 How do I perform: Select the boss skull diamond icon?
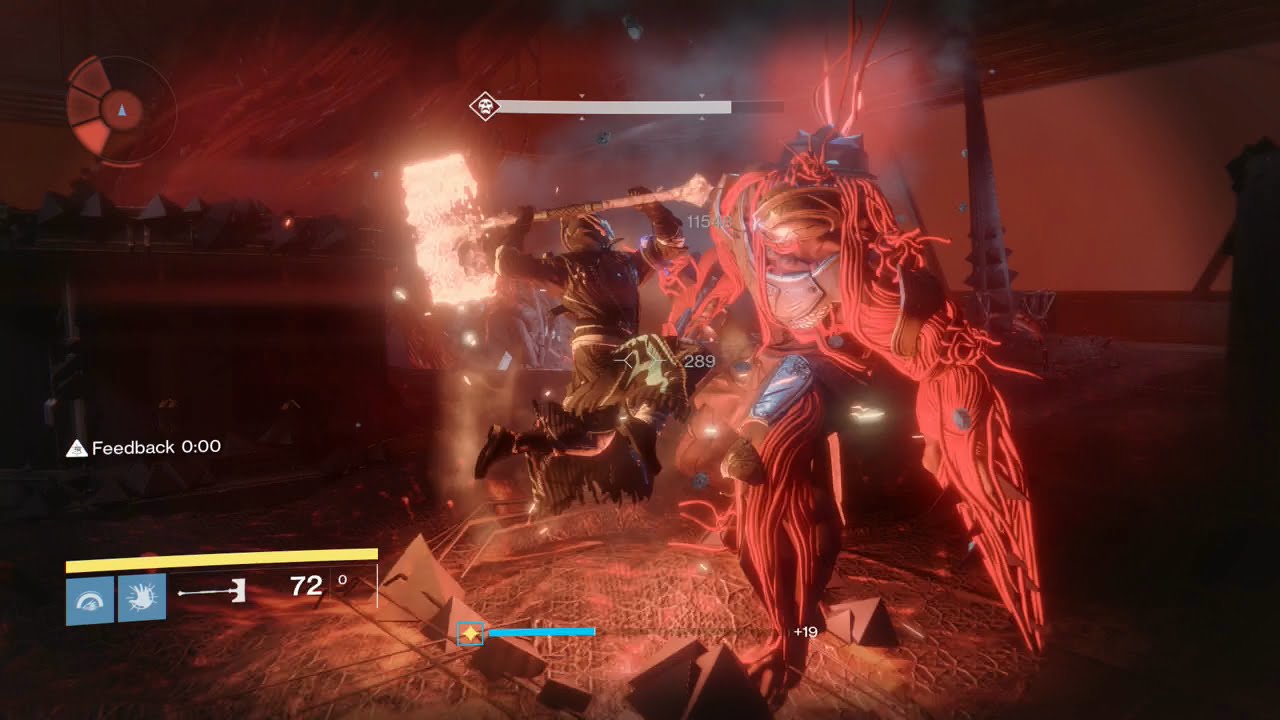coord(485,106)
